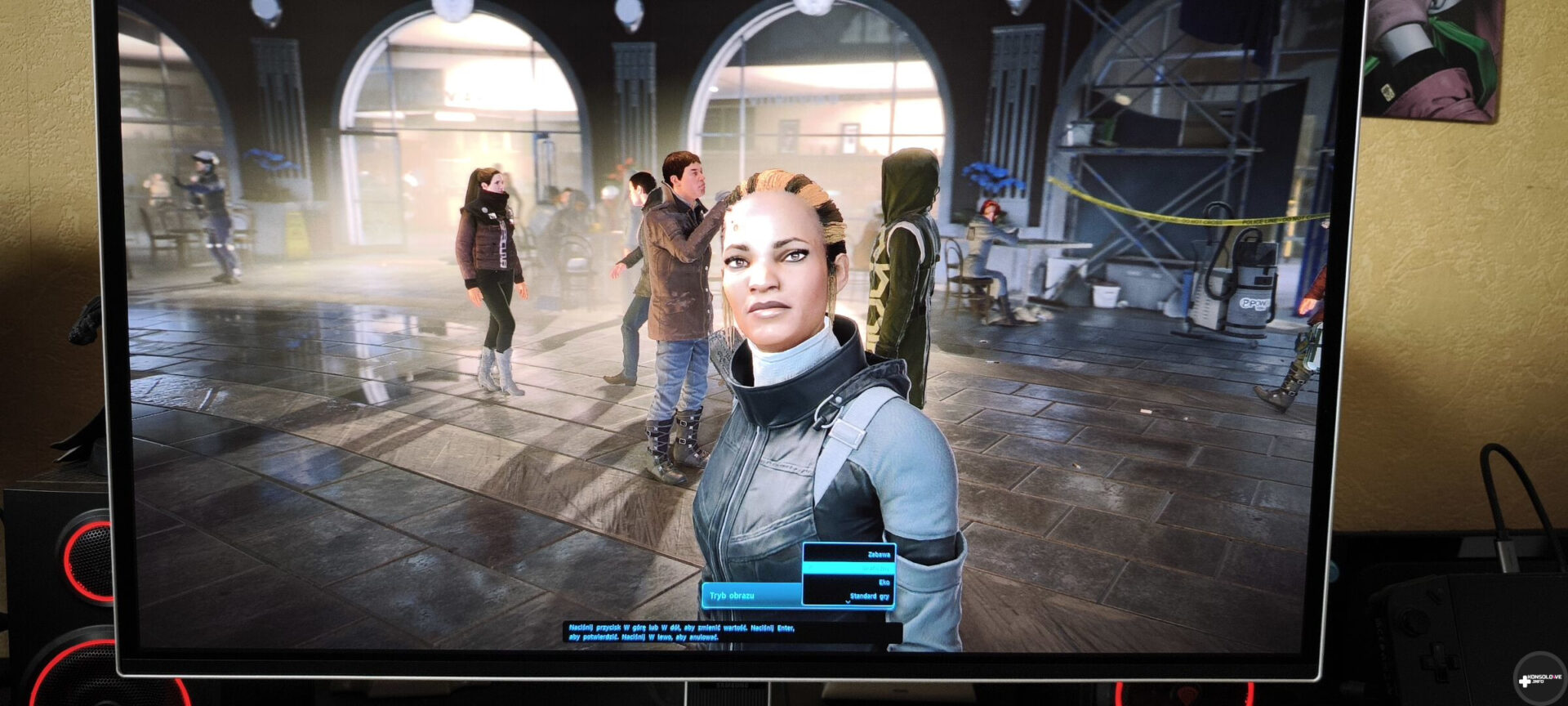Screen dimensions: 1568x706
Task: Choose the Eko picture mode
Action: (883, 582)
